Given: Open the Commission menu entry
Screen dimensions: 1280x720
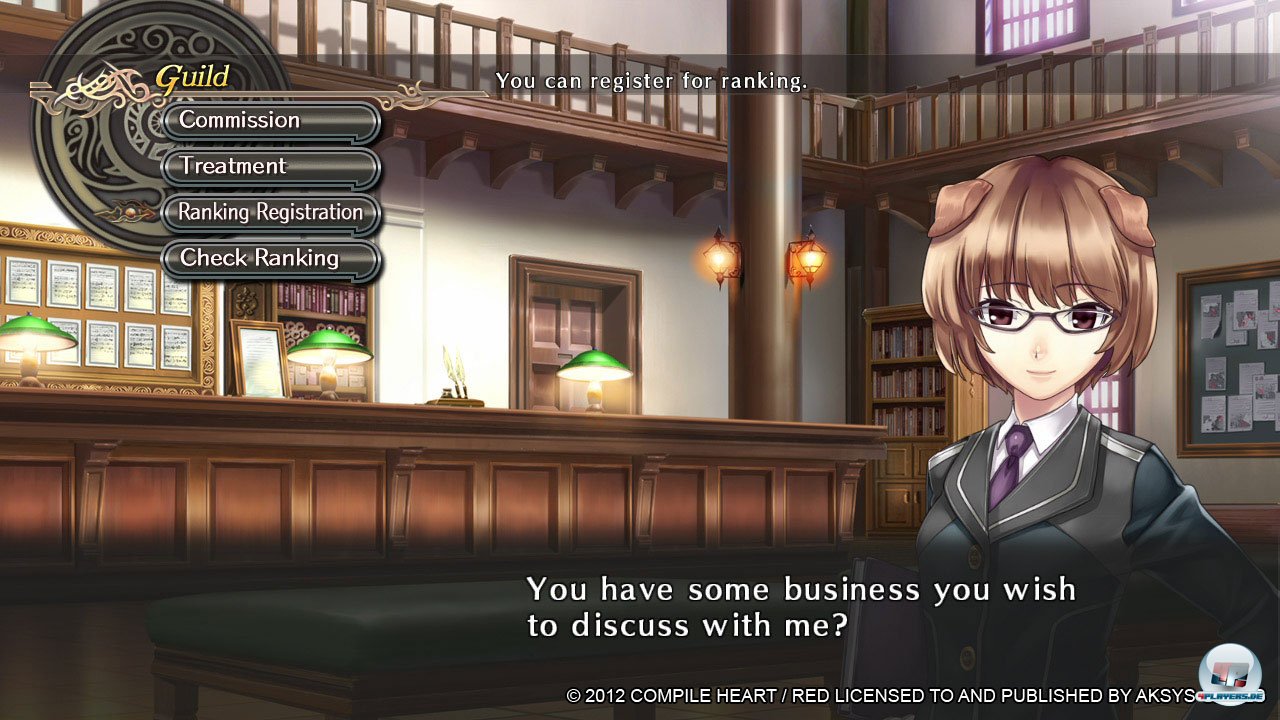Looking at the screenshot, I should (270, 121).
